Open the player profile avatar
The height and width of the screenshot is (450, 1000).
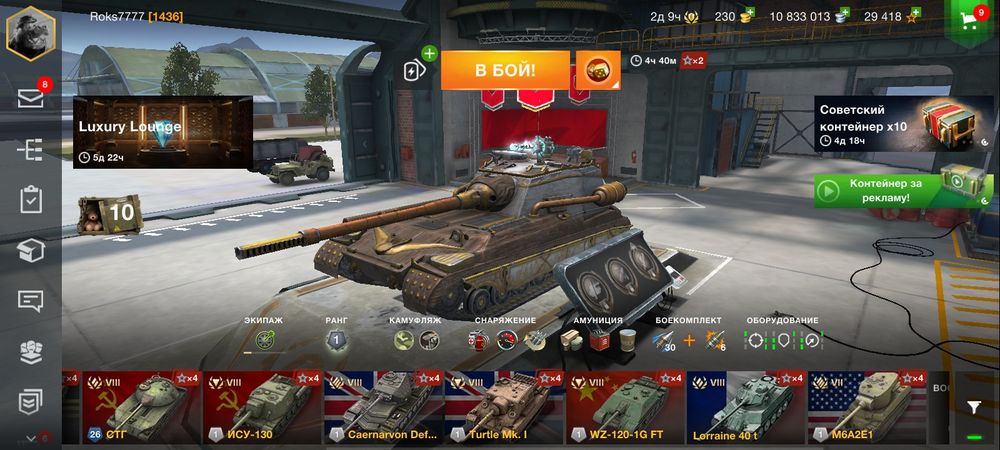coord(30,33)
